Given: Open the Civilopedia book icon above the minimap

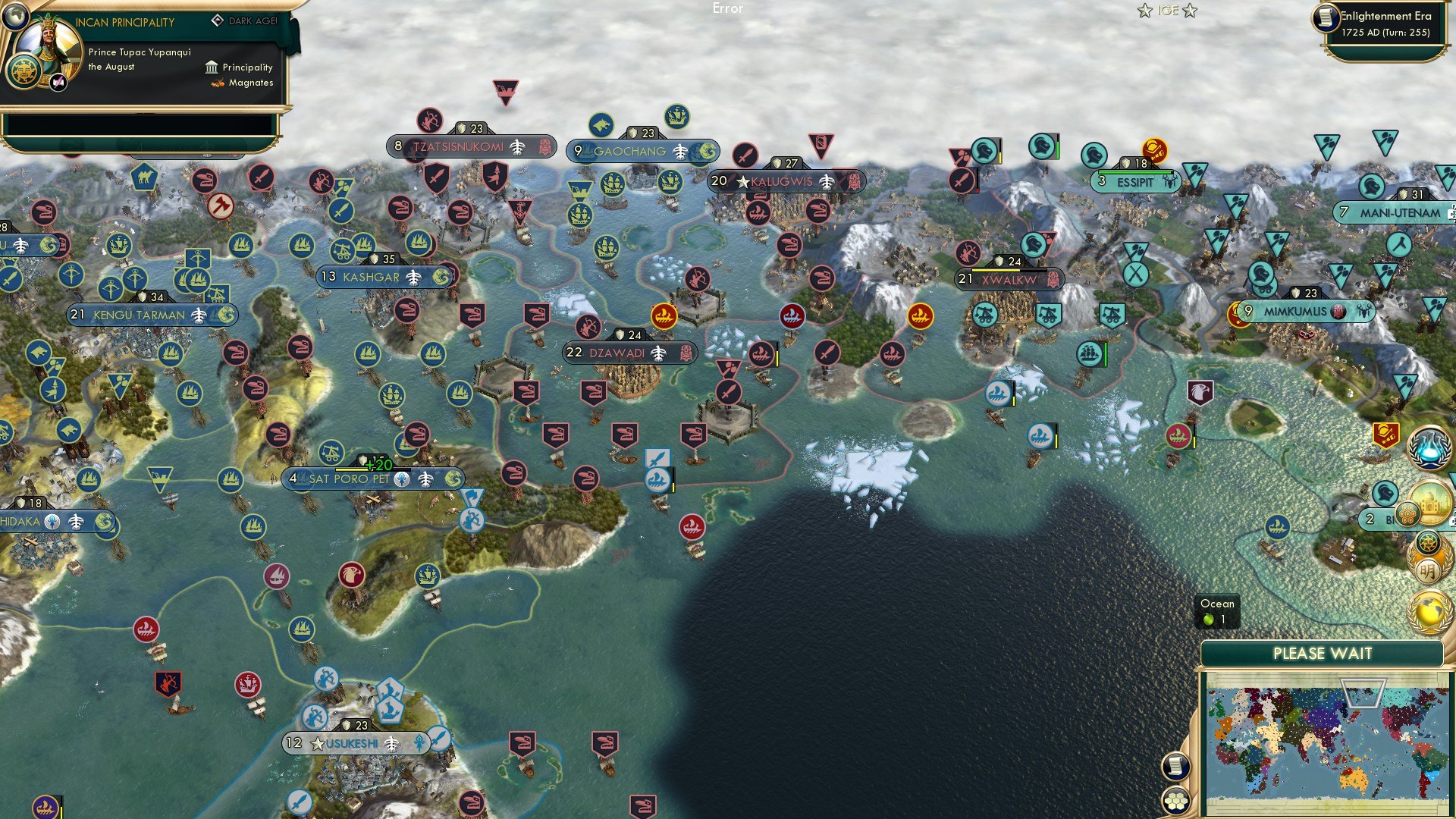Looking at the screenshot, I should [1176, 764].
